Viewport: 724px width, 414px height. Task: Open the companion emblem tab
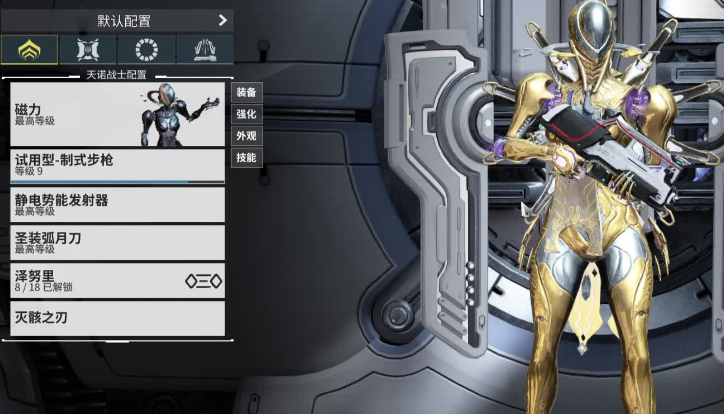tap(88, 49)
